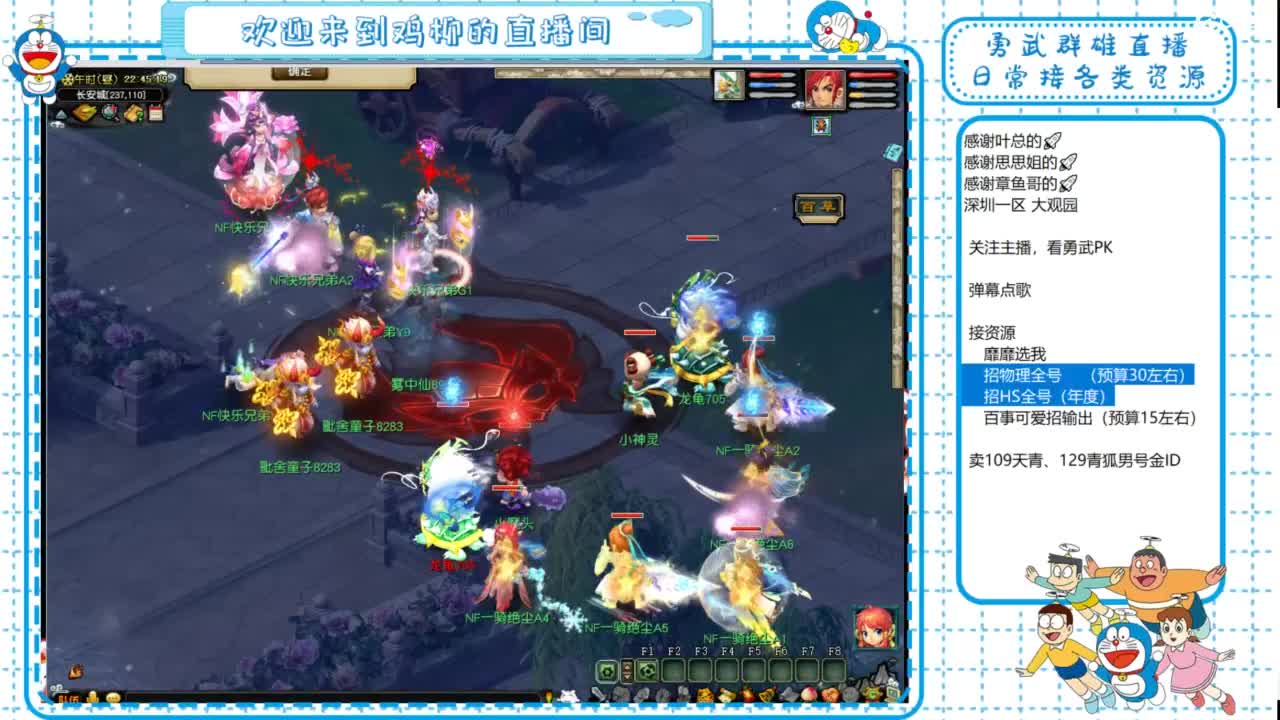Click the teammate portrait next to the health bars
This screenshot has width=1280, height=720.
[729, 85]
